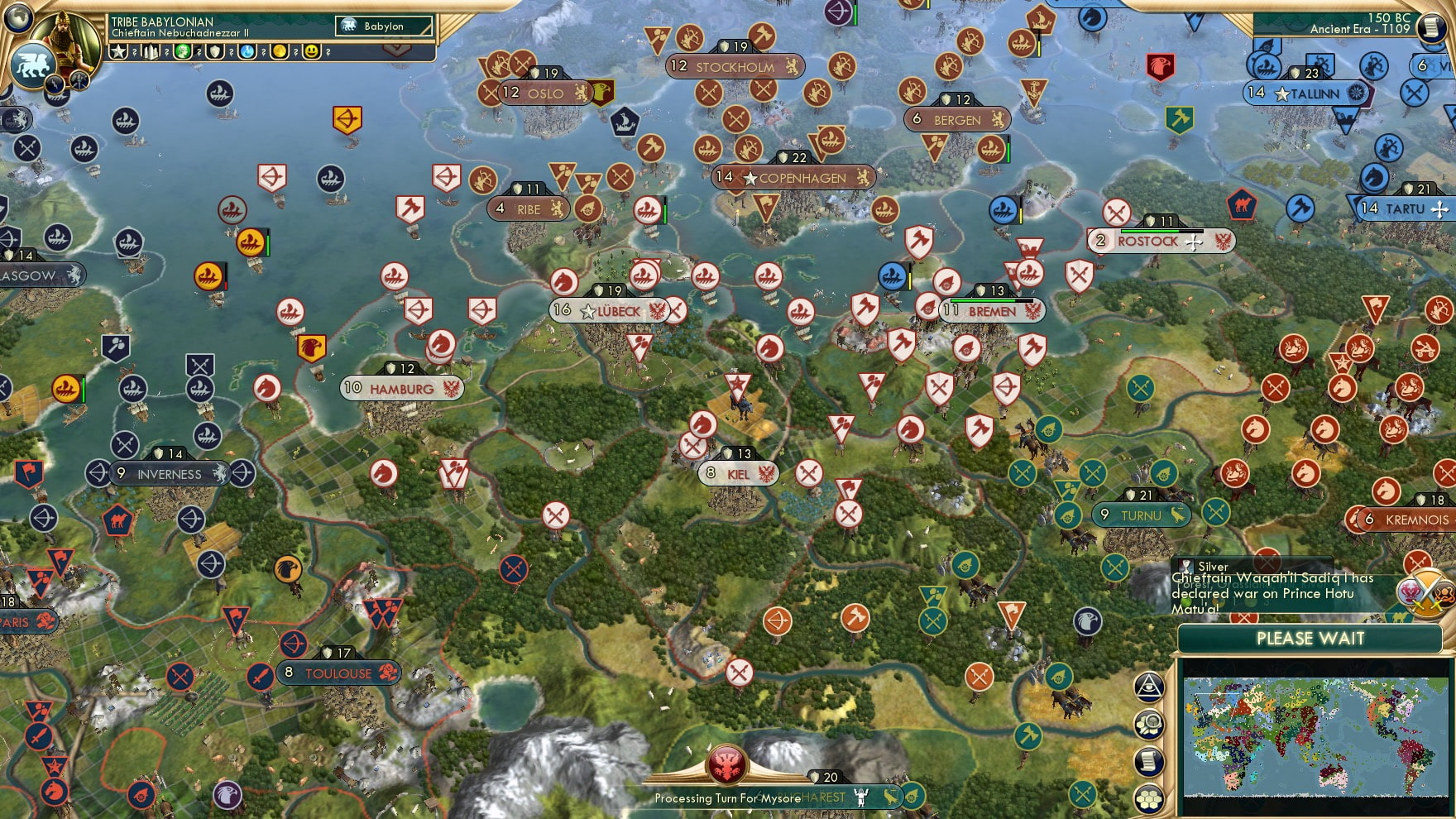
Task: Open the Babylon civilization banner dropdown
Action: point(382,26)
